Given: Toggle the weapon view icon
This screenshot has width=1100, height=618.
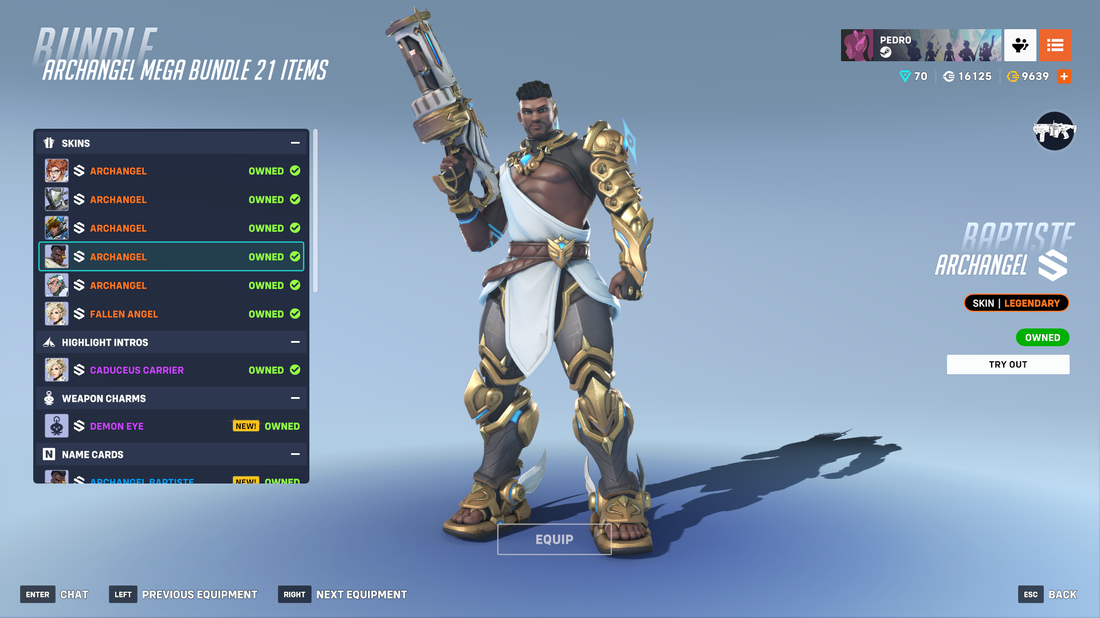Looking at the screenshot, I should (x=1054, y=131).
